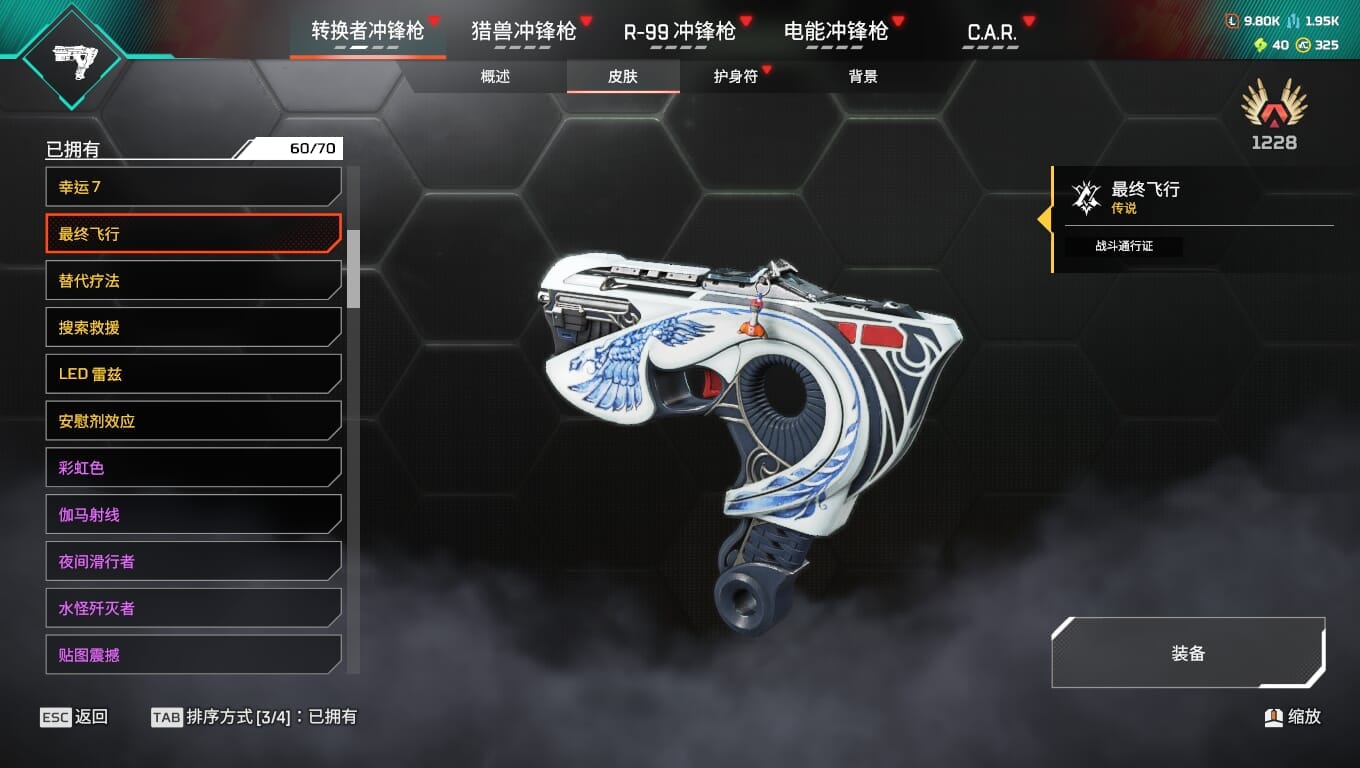Select the LED 雷兹 skin

[x=193, y=374]
